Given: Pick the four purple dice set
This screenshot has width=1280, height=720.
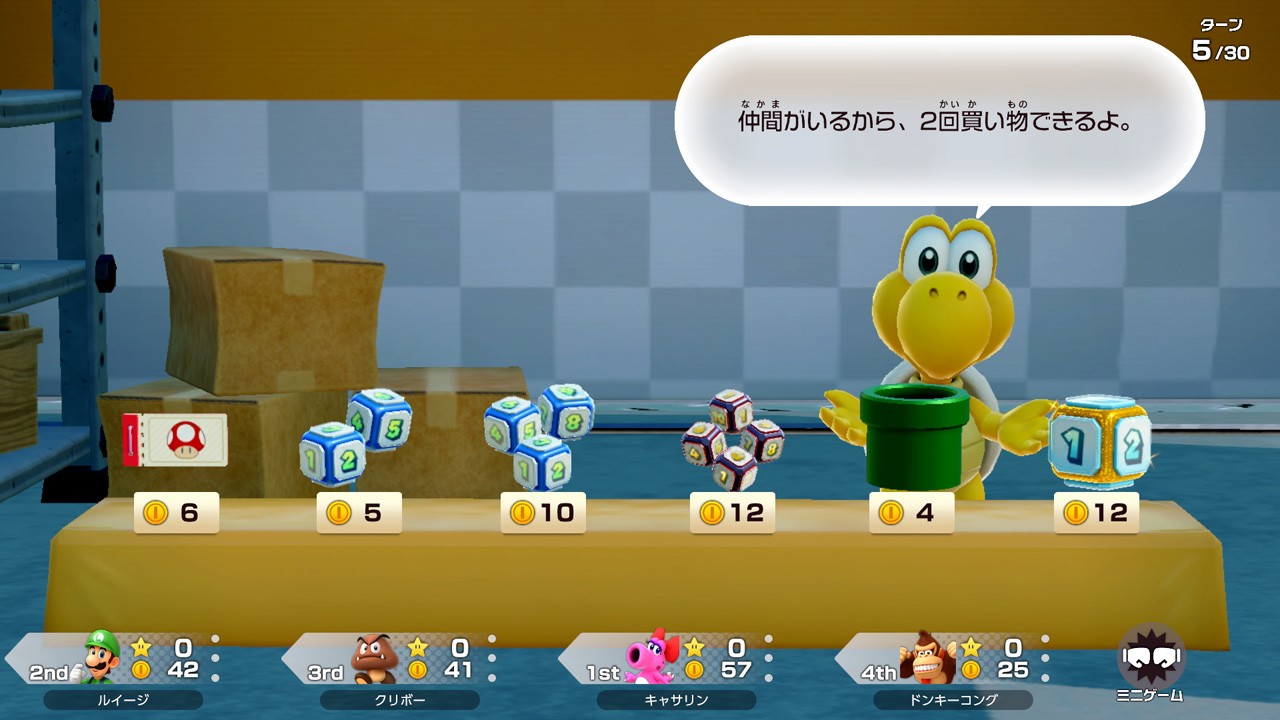Looking at the screenshot, I should coord(733,440).
